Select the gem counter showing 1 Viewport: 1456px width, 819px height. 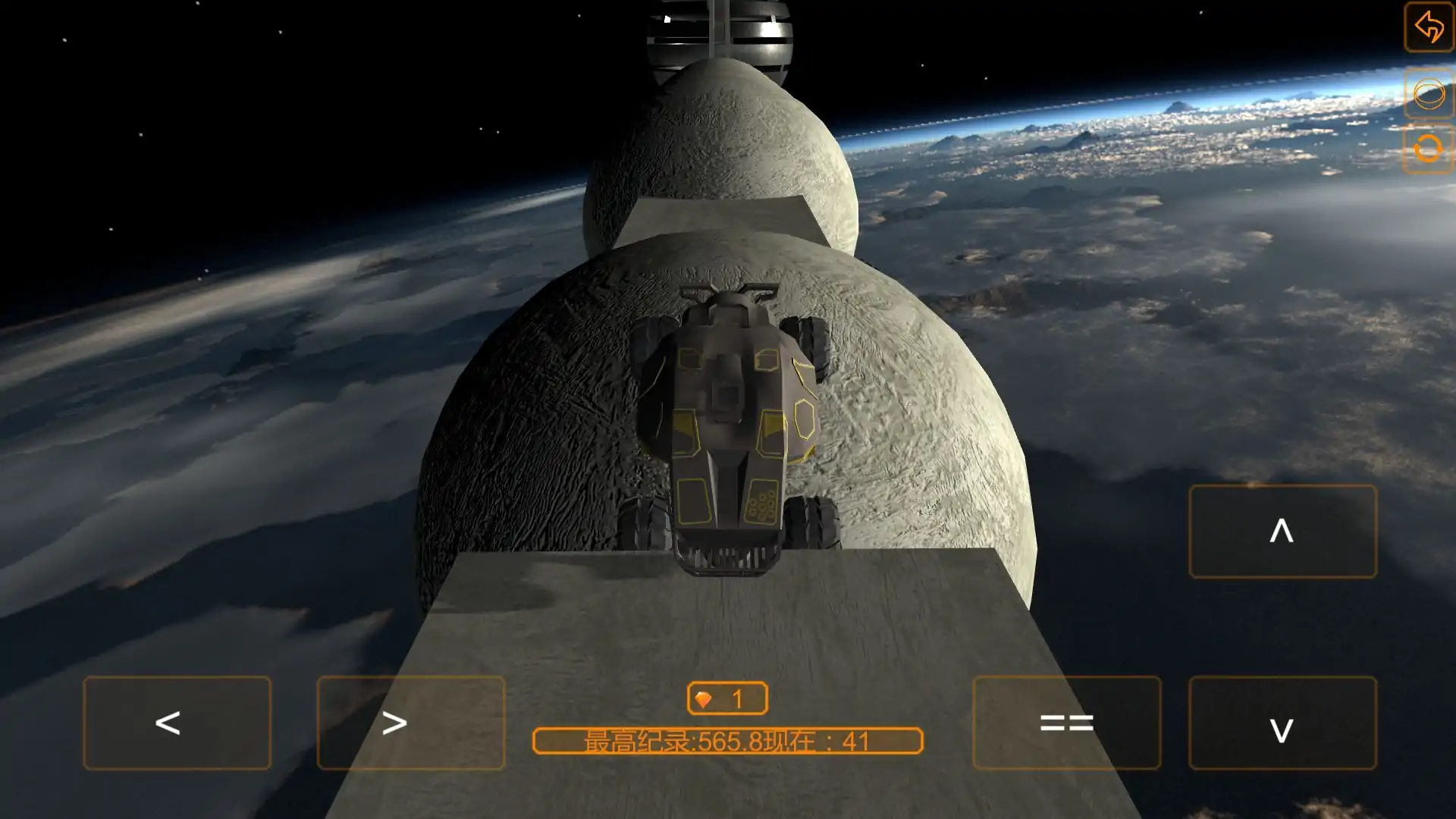pos(728,698)
